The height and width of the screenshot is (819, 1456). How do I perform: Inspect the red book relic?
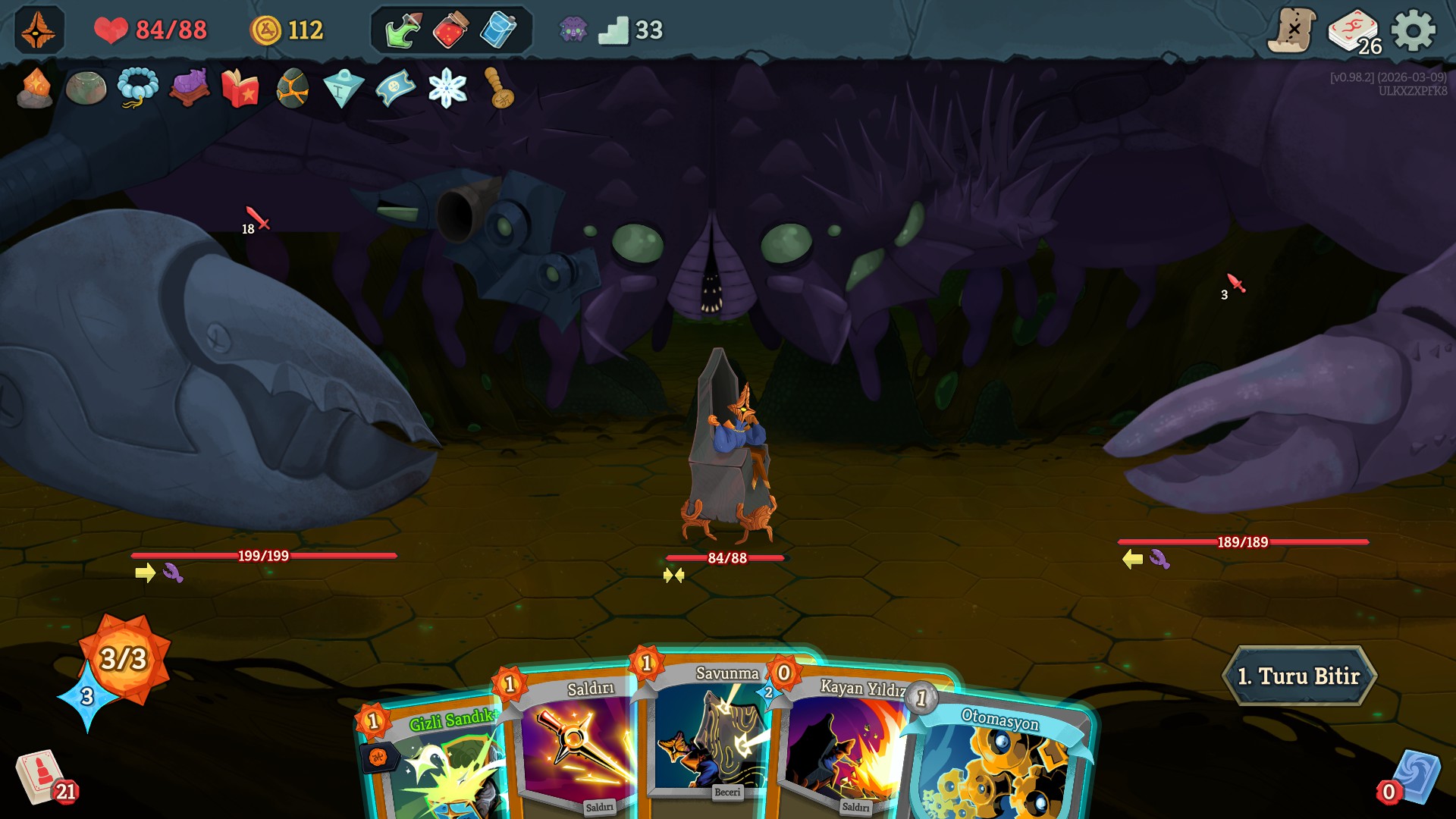240,88
